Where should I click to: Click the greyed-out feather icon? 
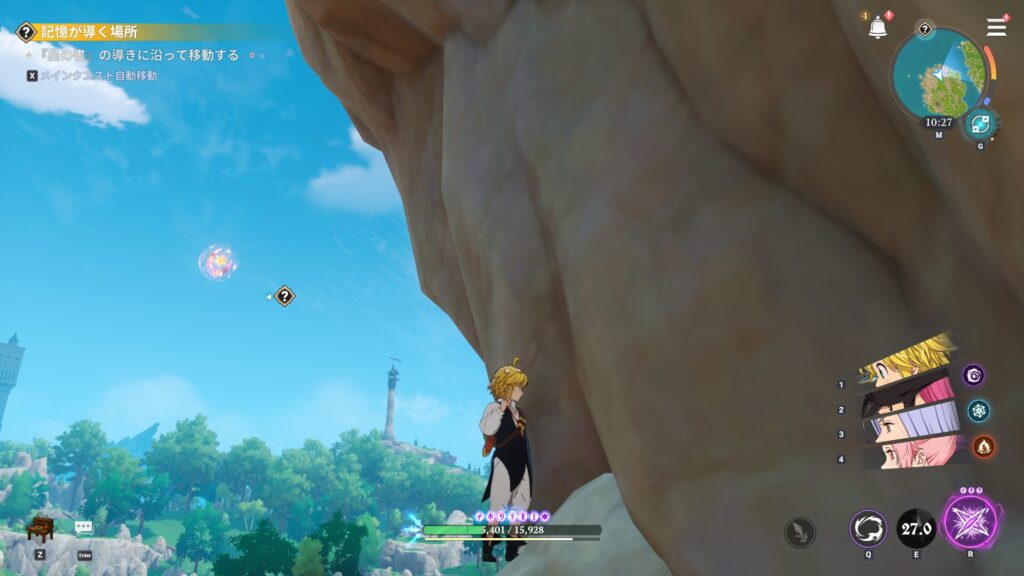(800, 531)
